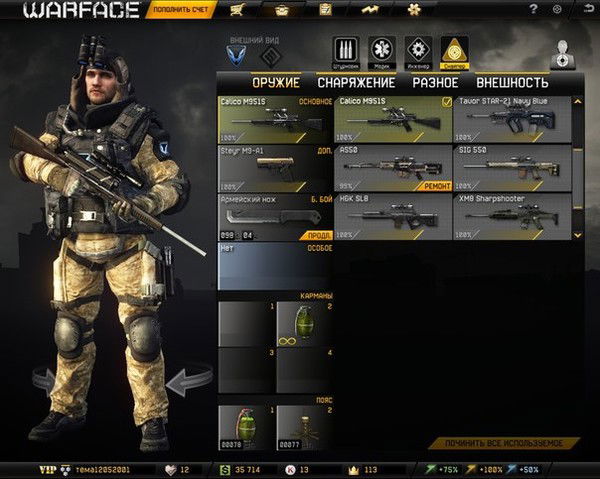Open the 'Снаряжение' tab
Image resolution: width=600 pixels, height=479 pixels.
click(356, 83)
